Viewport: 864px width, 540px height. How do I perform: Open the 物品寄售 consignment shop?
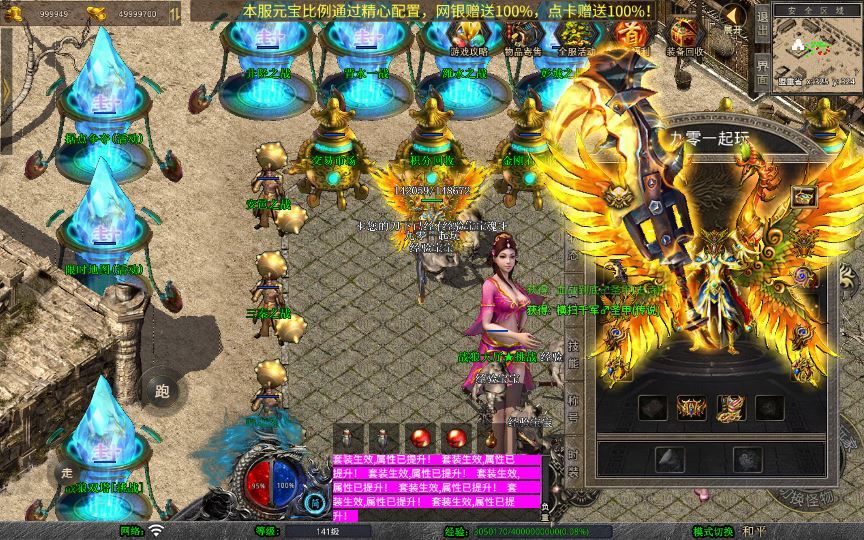[x=521, y=37]
